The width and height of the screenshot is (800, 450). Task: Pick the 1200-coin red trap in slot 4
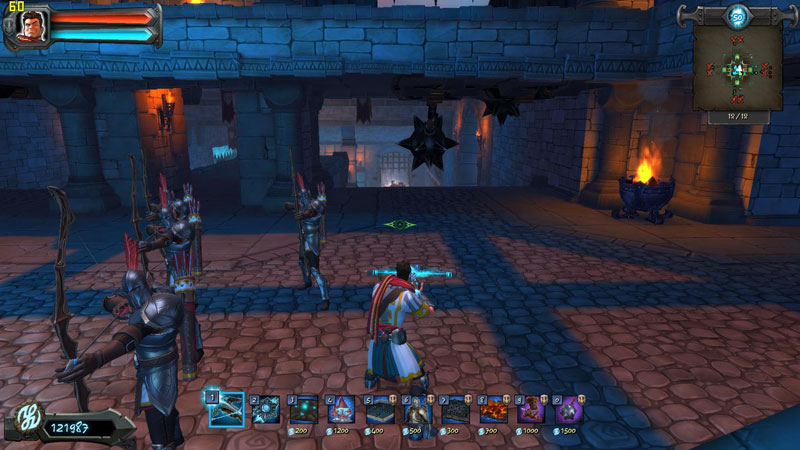pos(342,409)
